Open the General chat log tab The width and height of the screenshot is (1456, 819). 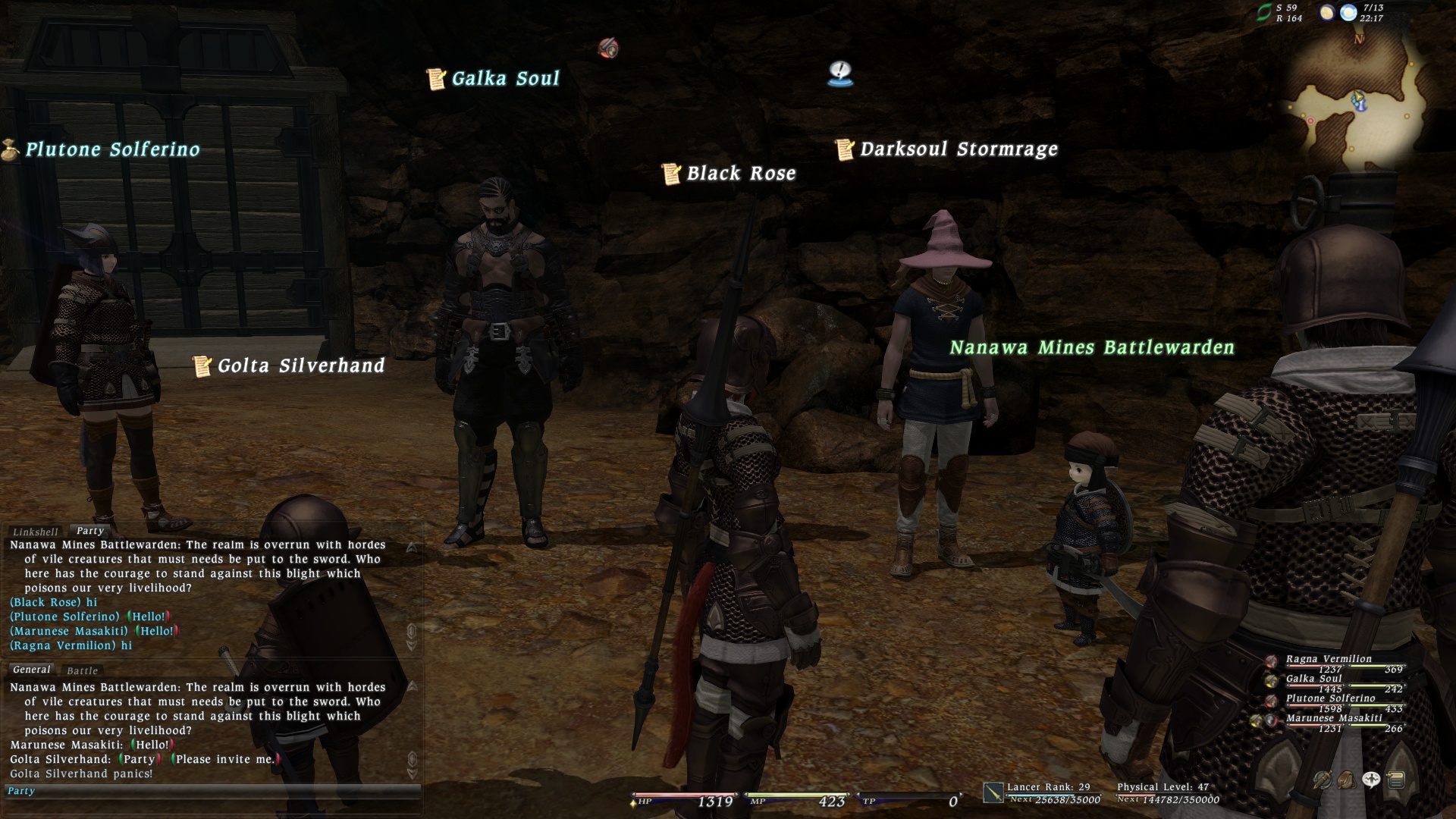point(32,670)
